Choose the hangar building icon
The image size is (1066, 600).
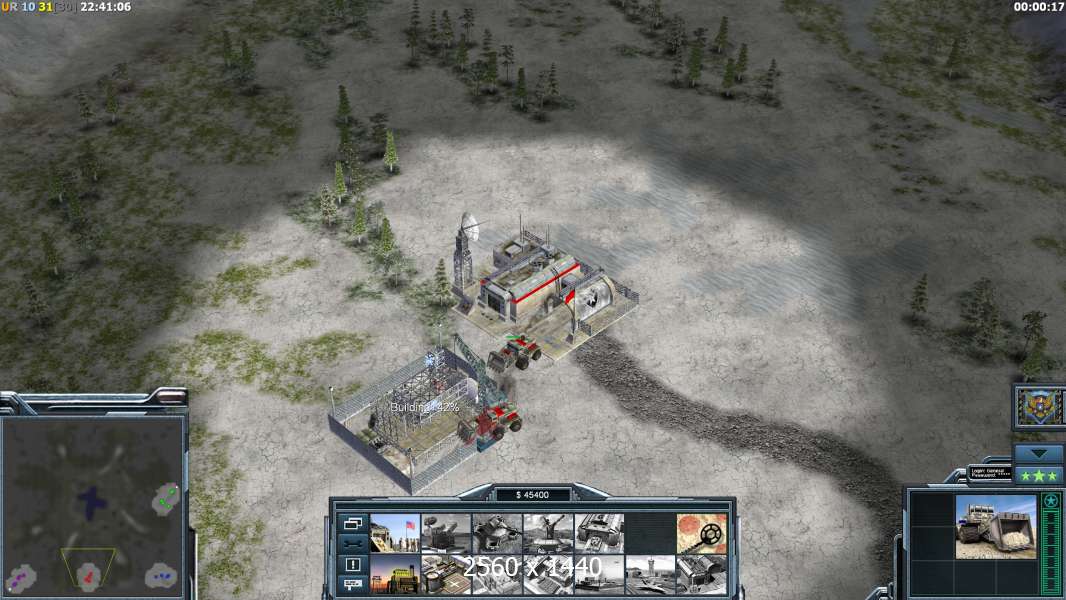point(701,574)
